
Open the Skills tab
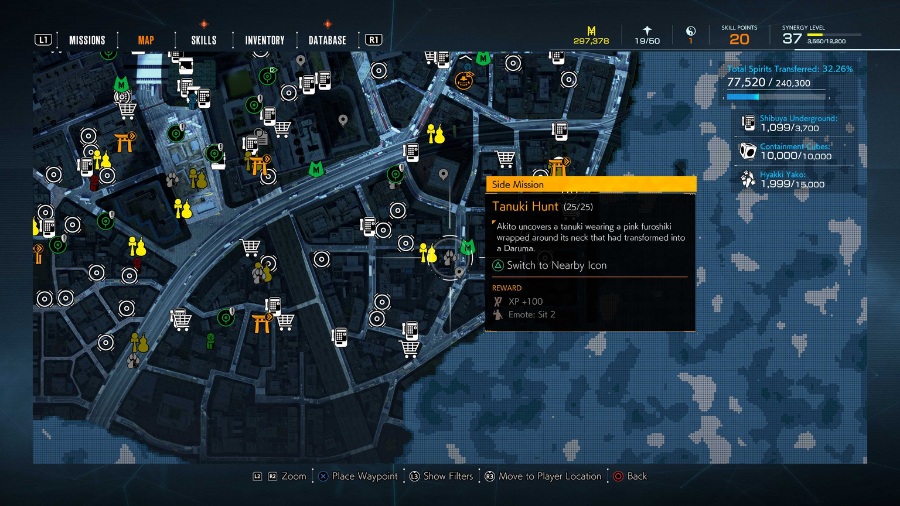204,40
